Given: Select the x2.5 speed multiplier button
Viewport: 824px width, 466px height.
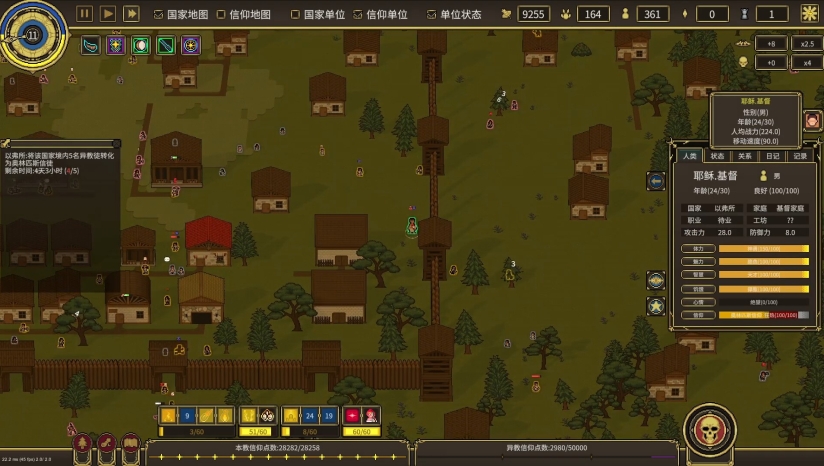Looking at the screenshot, I should (x=806, y=43).
